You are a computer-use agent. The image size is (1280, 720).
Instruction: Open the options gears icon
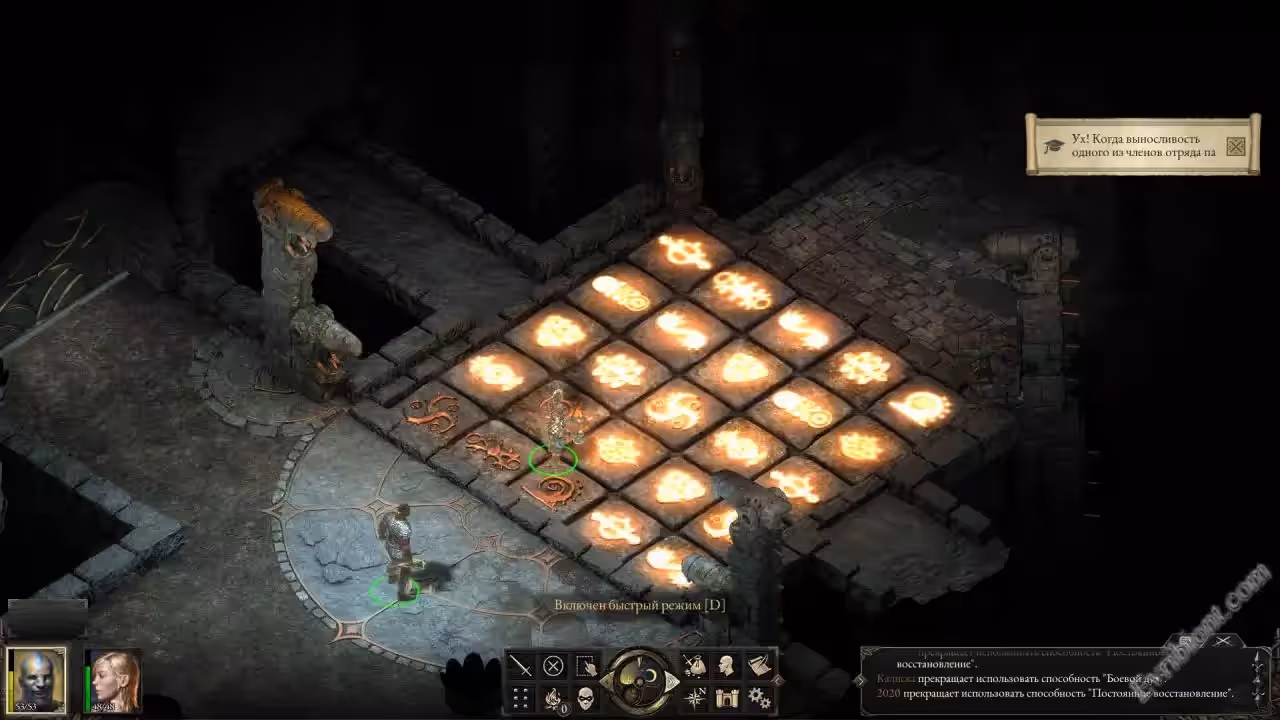pyautogui.click(x=759, y=697)
